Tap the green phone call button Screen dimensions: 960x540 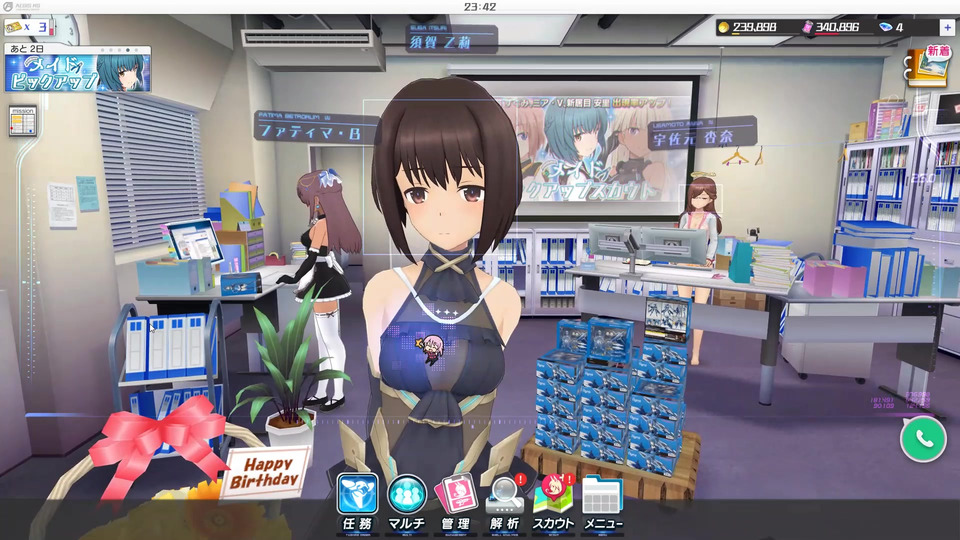922,438
